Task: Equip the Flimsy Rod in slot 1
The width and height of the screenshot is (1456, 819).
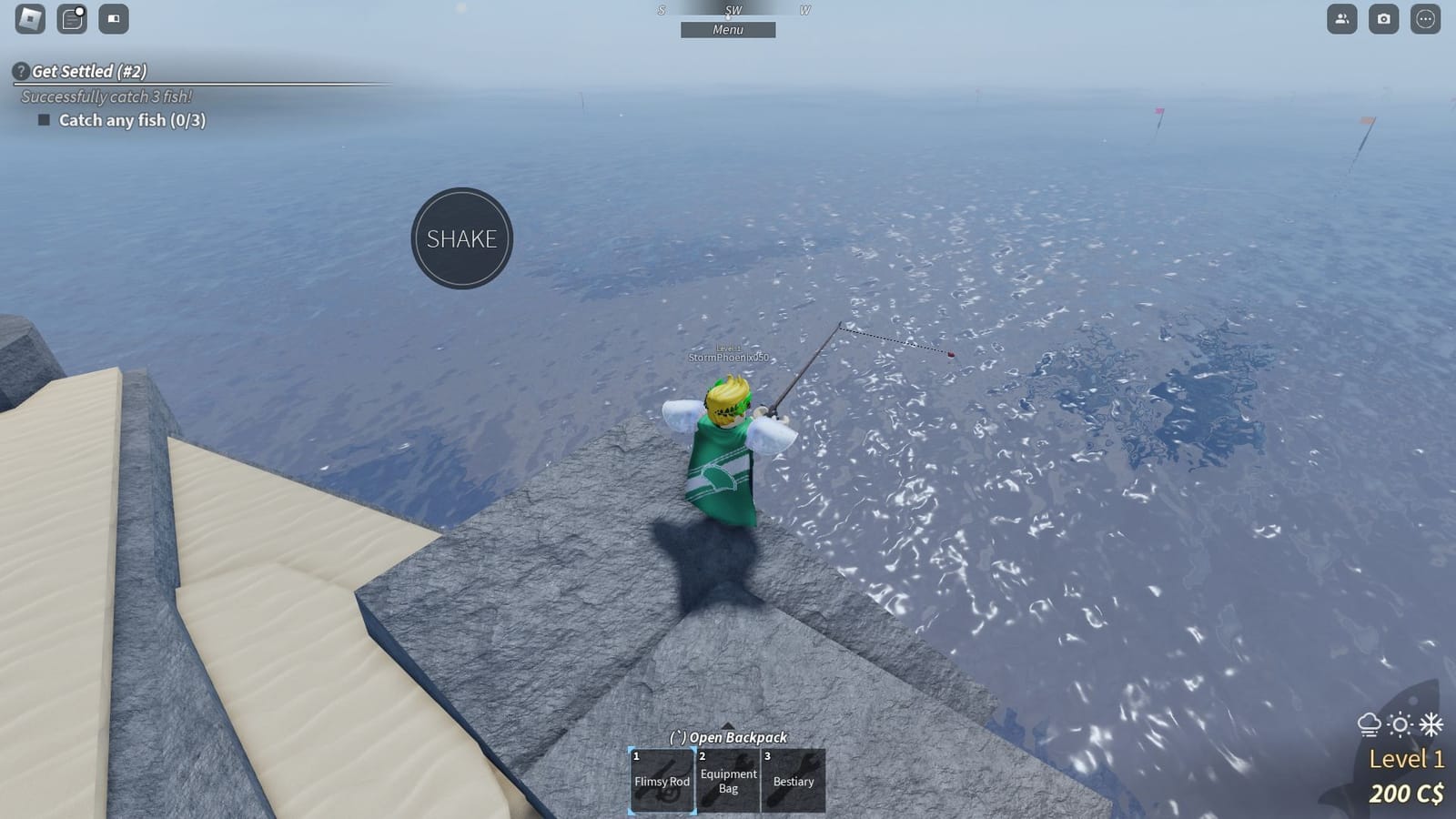Action: [662, 781]
